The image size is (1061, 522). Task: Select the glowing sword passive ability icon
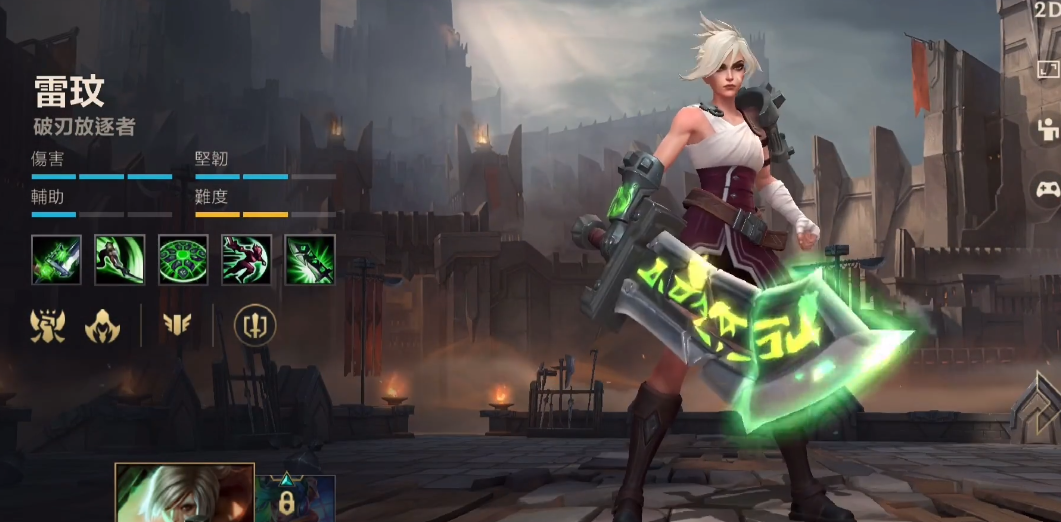pyautogui.click(x=56, y=260)
